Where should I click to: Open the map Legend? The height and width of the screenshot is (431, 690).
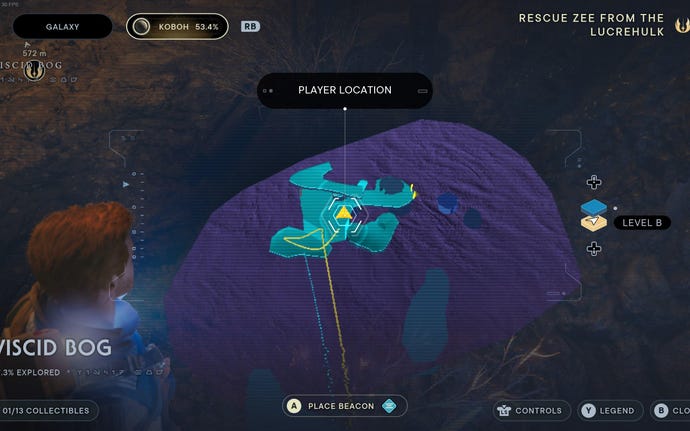click(x=607, y=410)
